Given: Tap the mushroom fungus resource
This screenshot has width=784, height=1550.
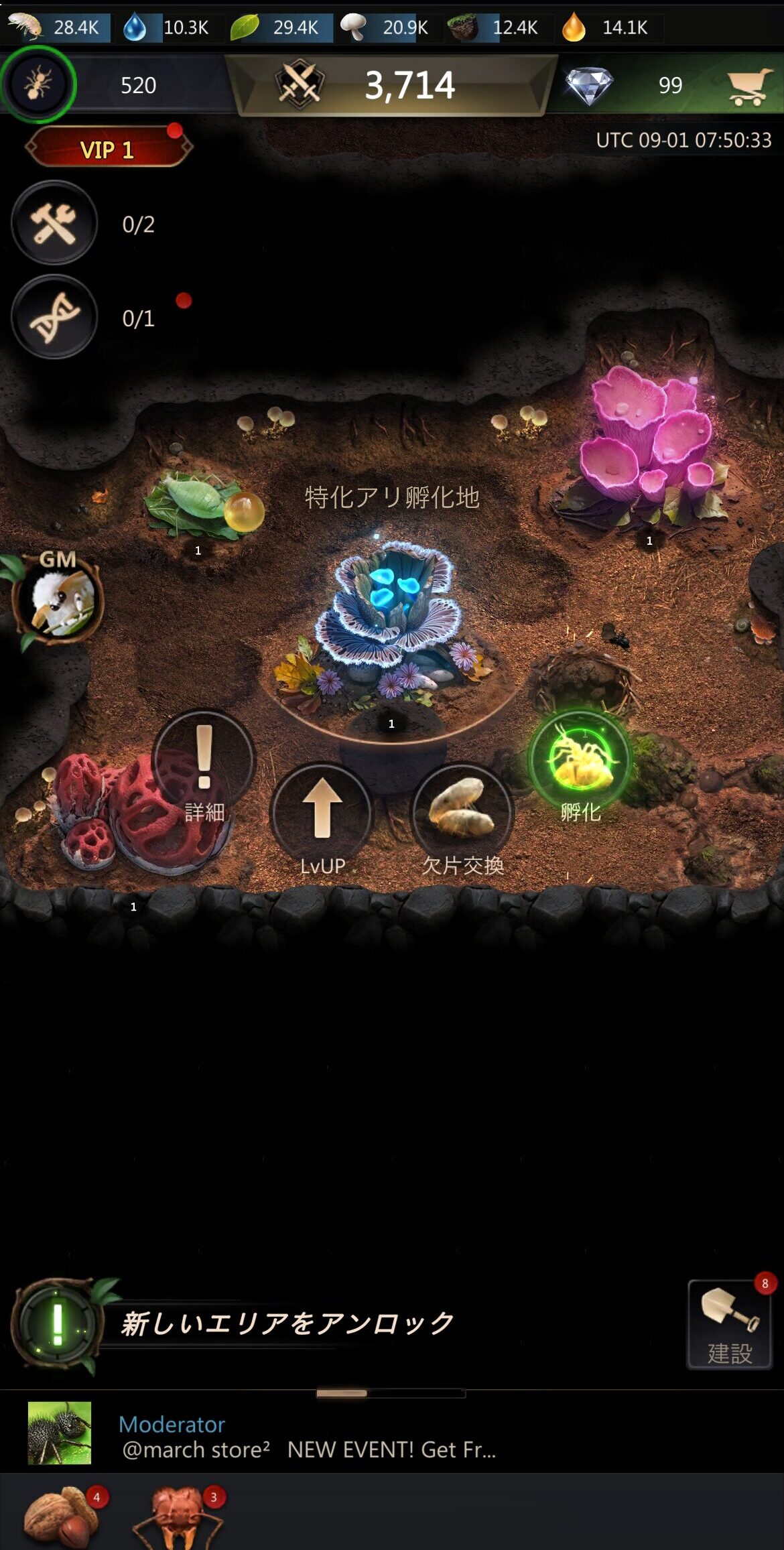Looking at the screenshot, I should pyautogui.click(x=352, y=27).
